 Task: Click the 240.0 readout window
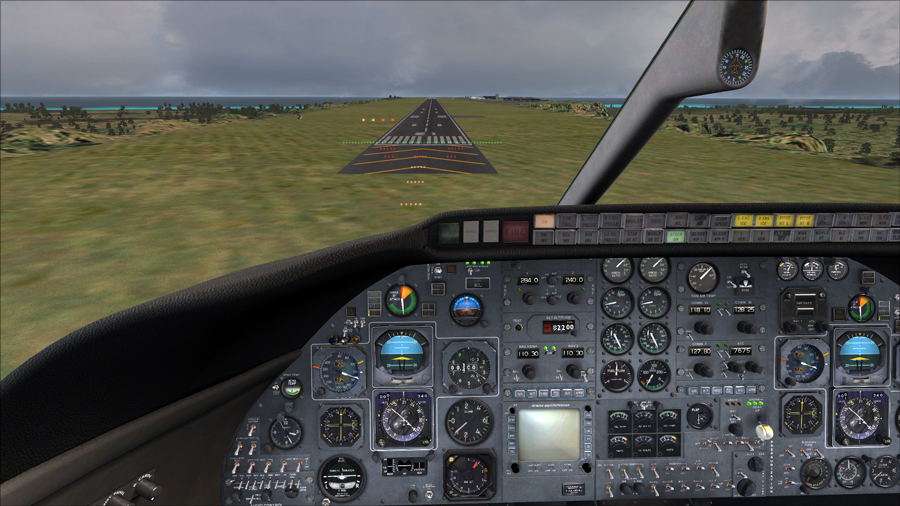point(573,280)
